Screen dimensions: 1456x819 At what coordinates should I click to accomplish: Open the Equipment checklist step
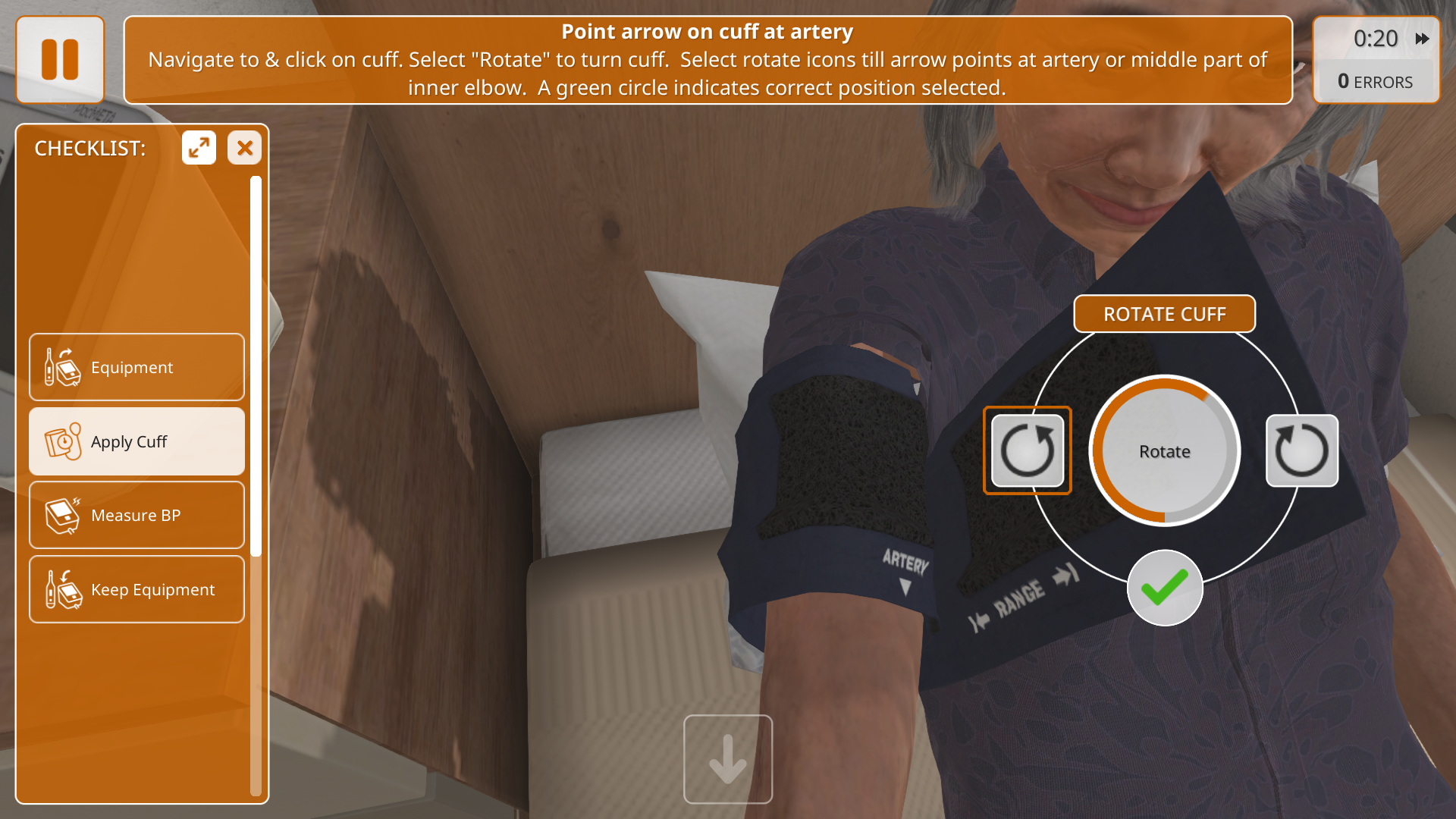(x=136, y=367)
